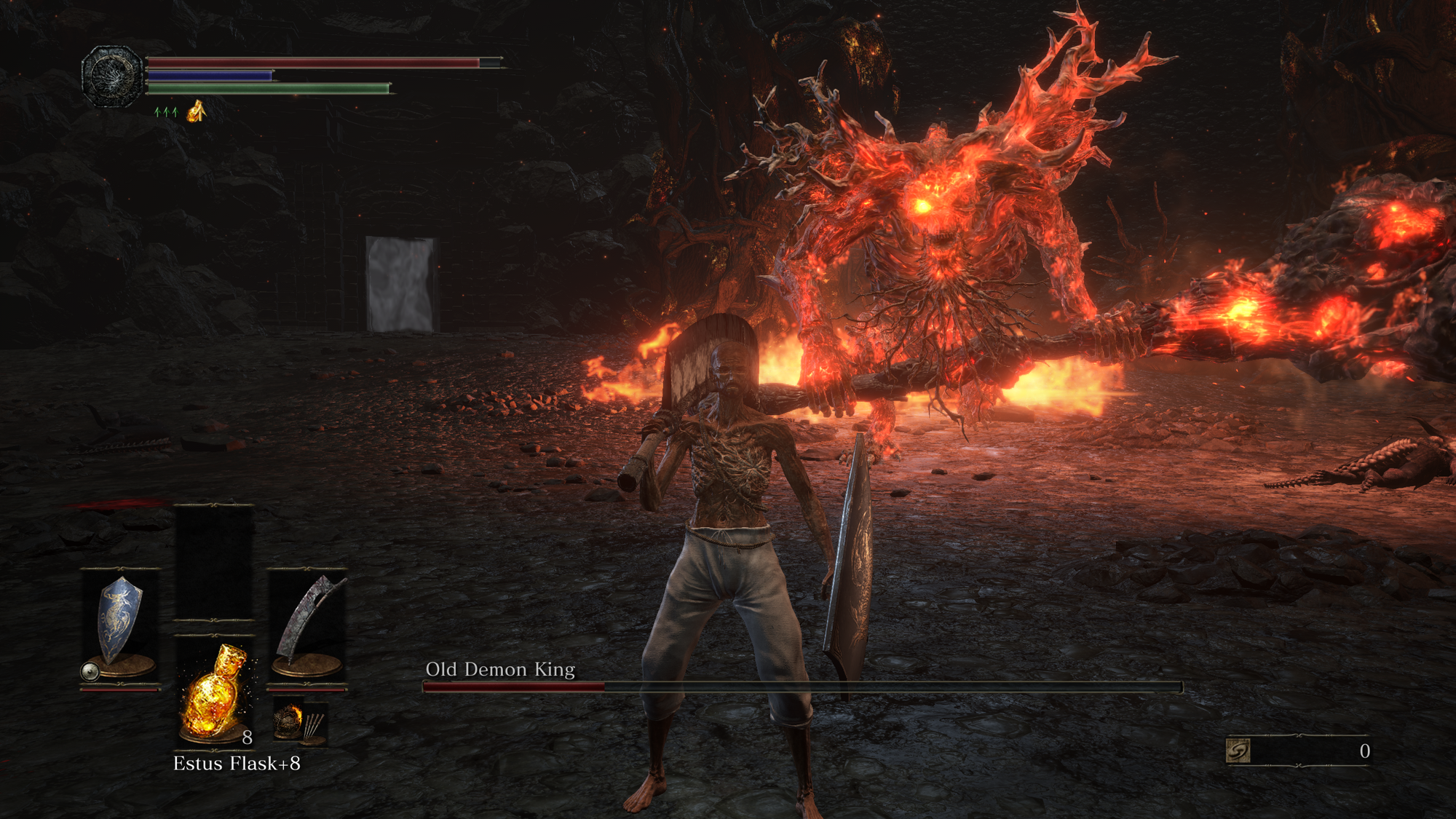Click the small arrows ammo slot
Viewport: 1456px width, 819px height.
300,723
